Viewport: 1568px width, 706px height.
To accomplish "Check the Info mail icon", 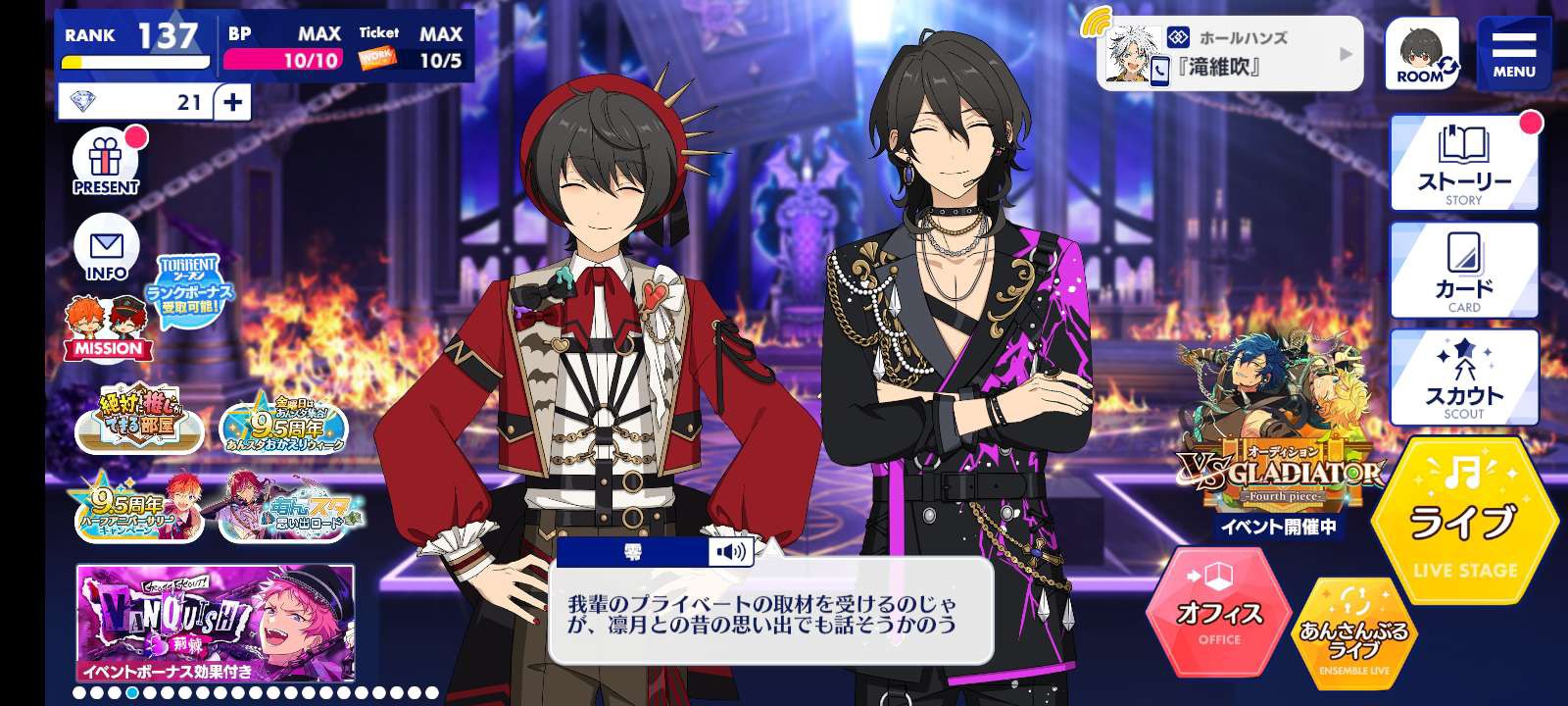I will (x=106, y=246).
